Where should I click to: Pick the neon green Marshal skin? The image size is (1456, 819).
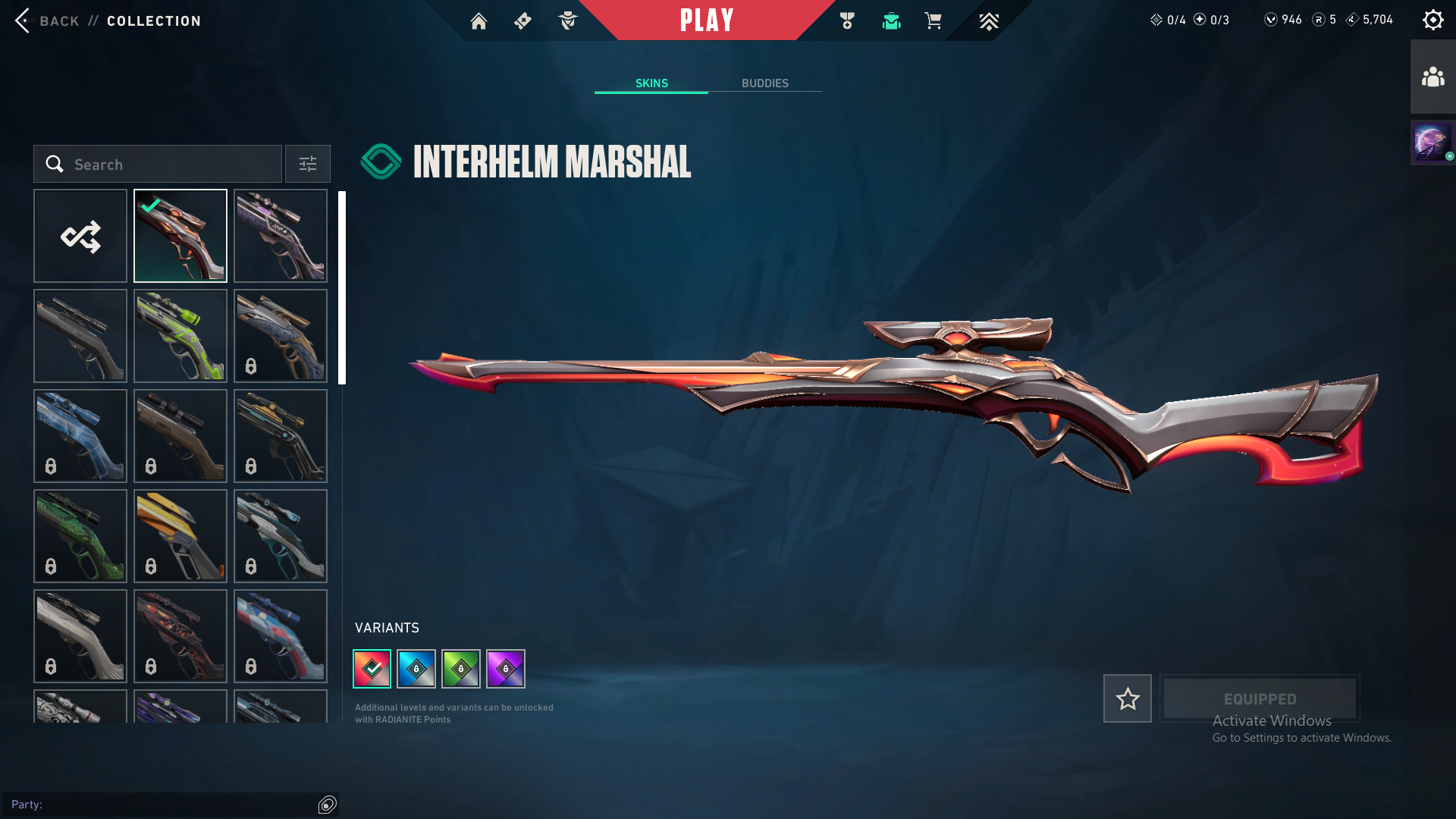(180, 336)
